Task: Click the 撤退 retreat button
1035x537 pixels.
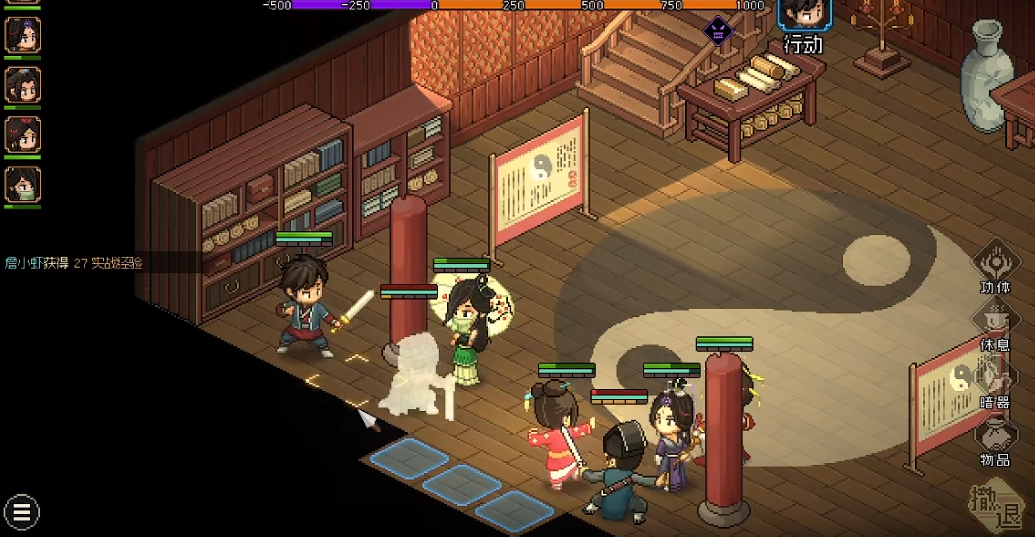Action: click(x=998, y=508)
